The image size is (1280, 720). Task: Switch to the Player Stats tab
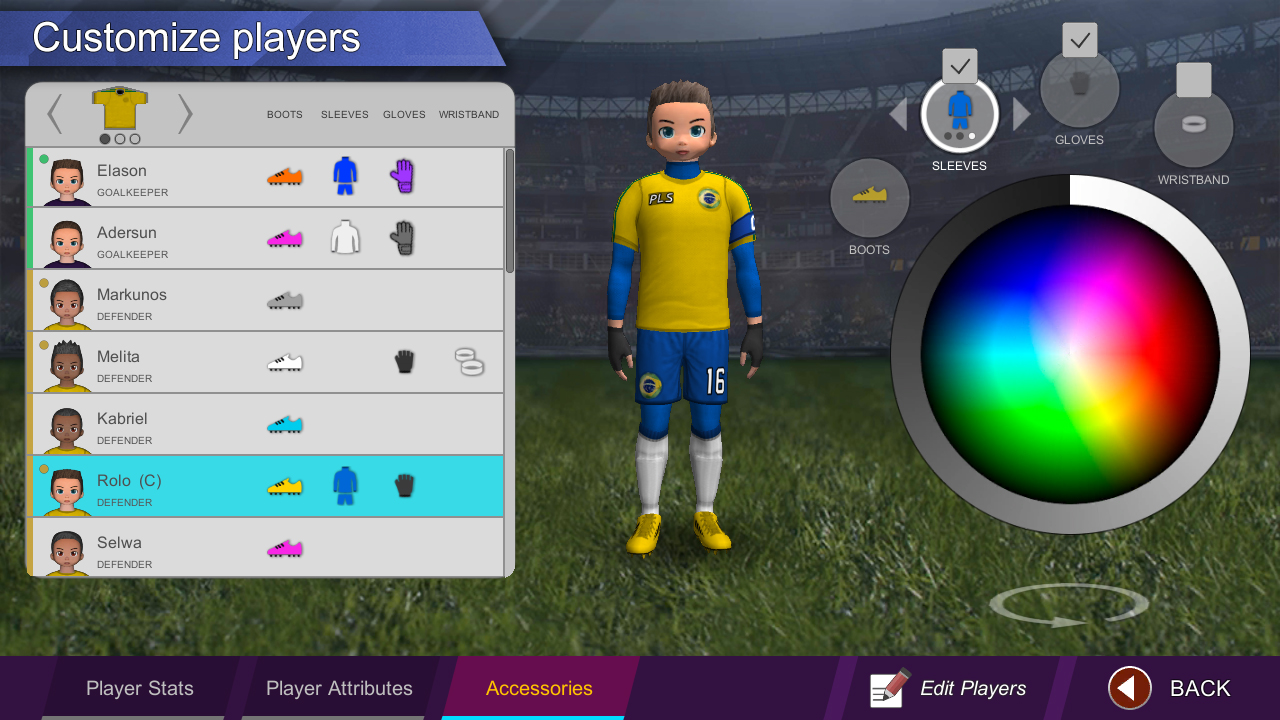139,688
